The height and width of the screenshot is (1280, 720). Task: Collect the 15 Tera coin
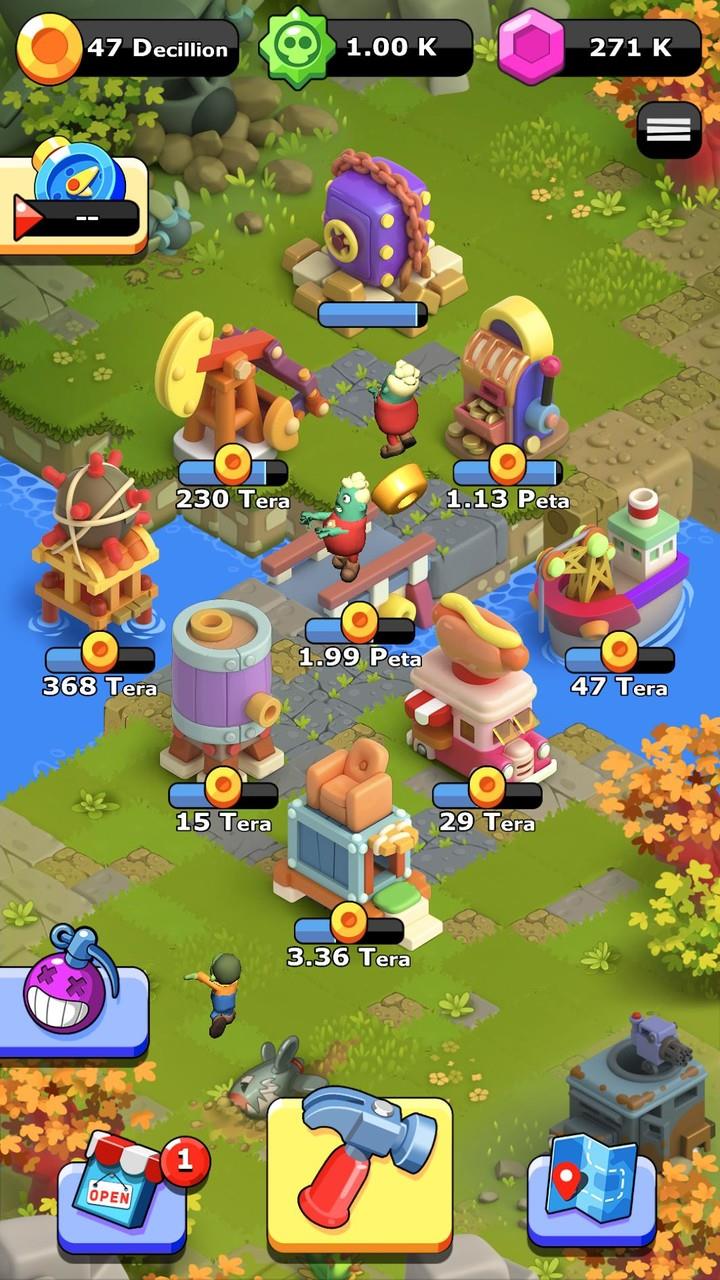point(223,788)
